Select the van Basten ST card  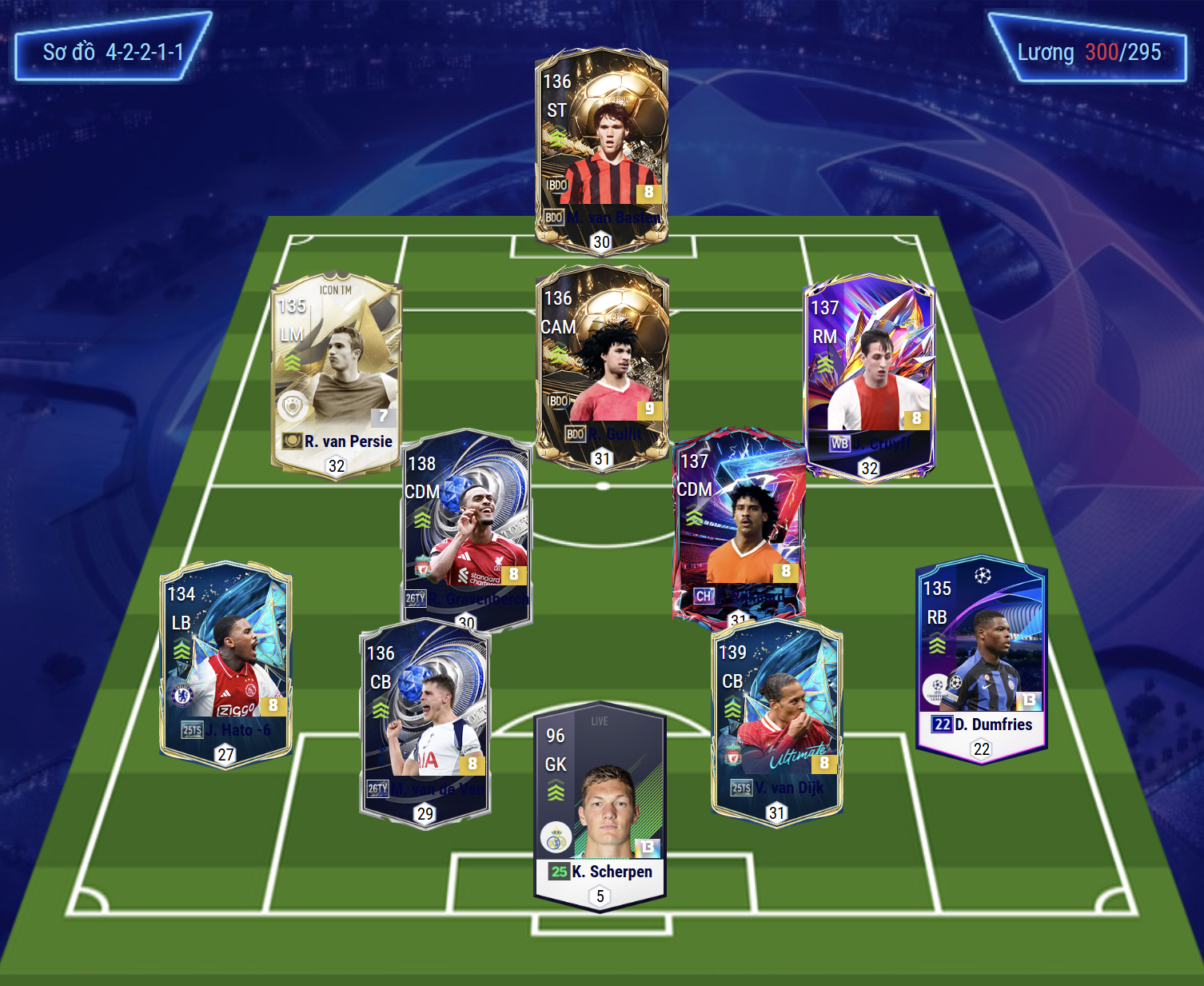click(601, 148)
